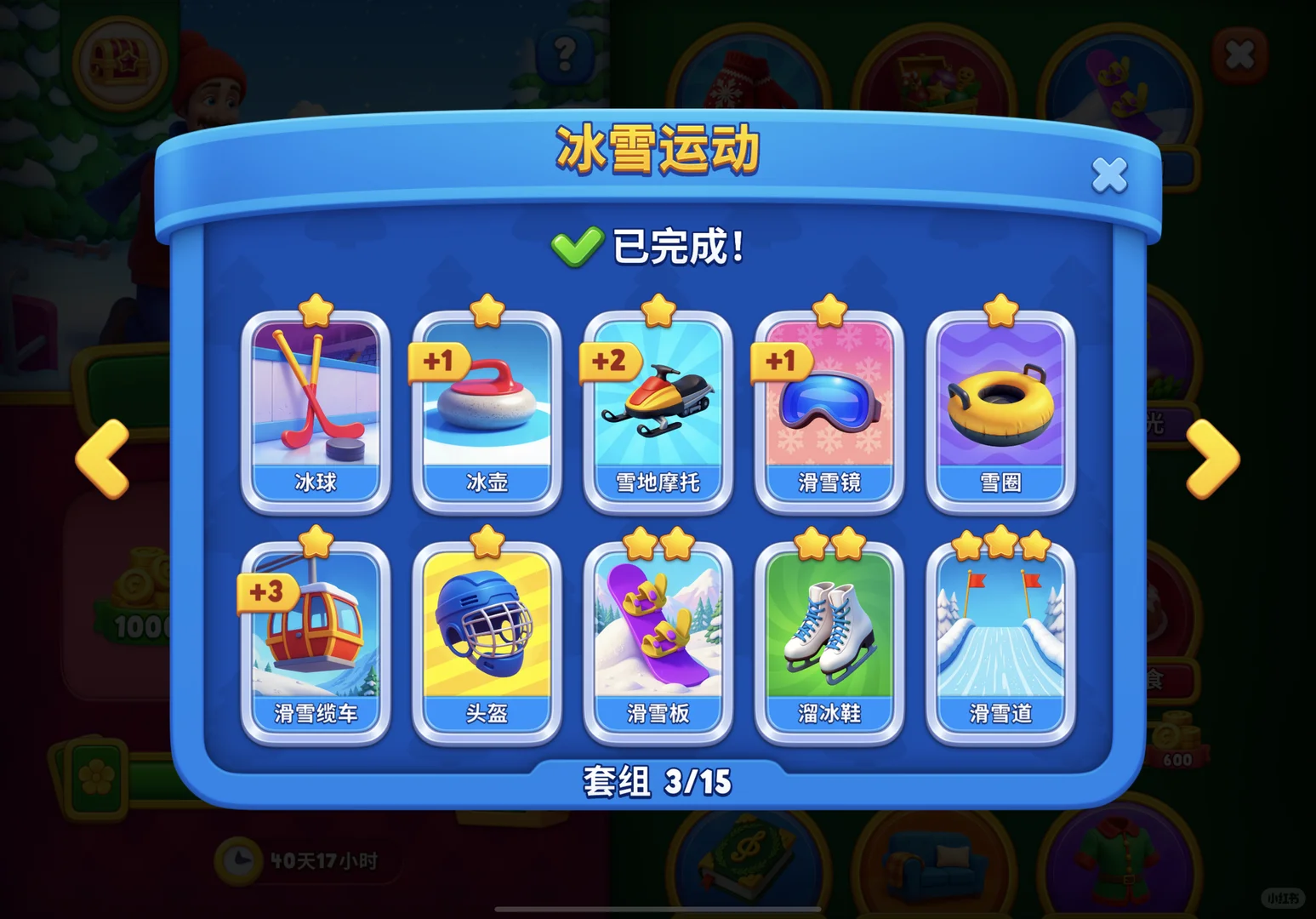Select the 滑雪镜 ski goggles card
The image size is (1316, 919).
point(829,408)
